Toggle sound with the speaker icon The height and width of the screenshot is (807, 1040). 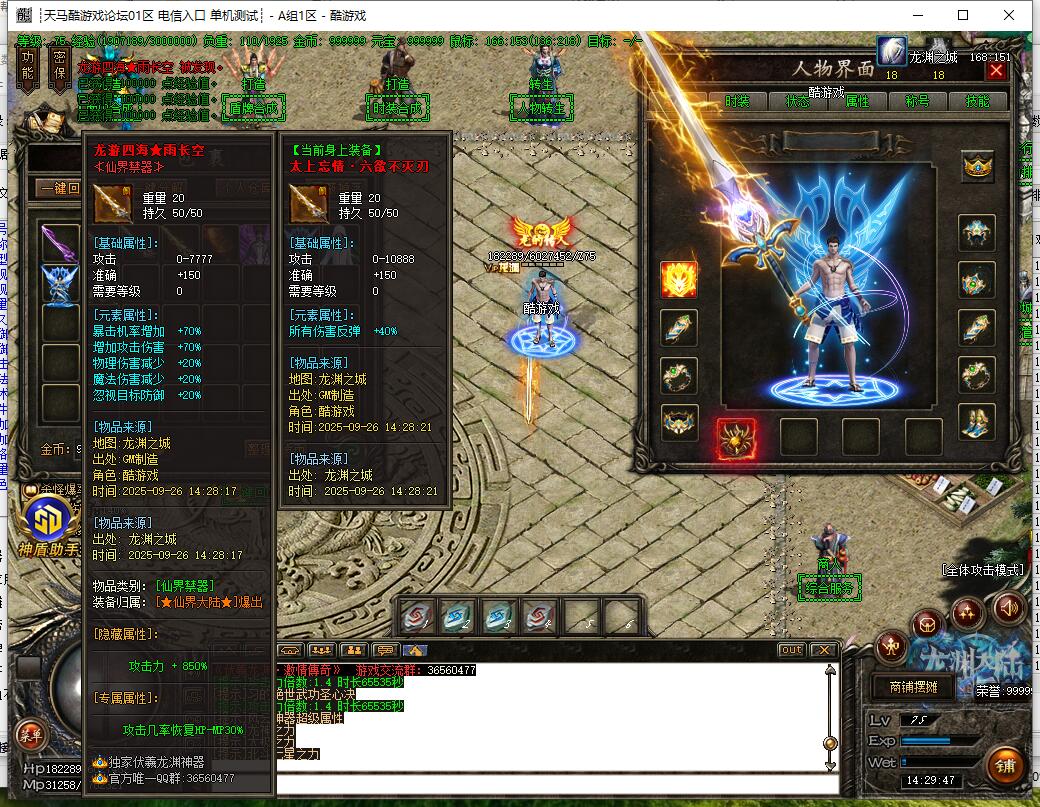tap(1009, 606)
